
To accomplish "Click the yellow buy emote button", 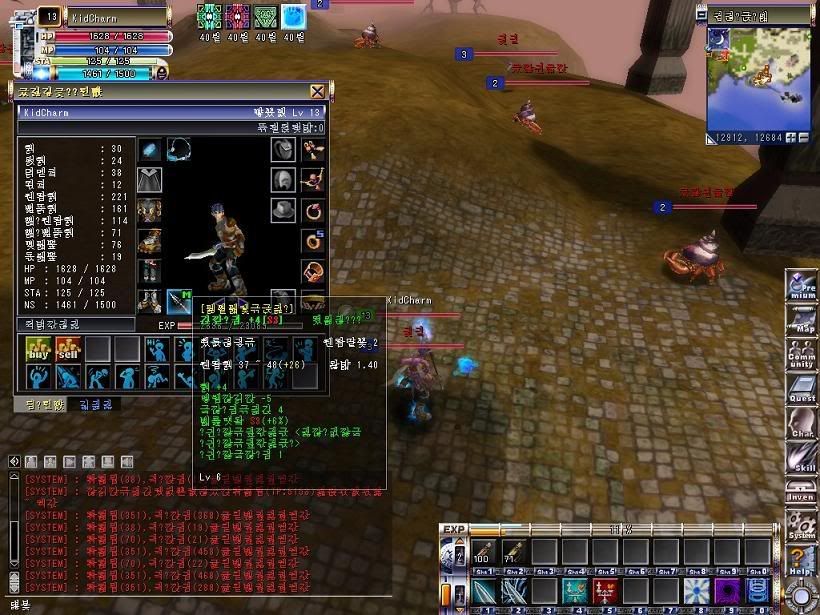I will pyautogui.click(x=39, y=349).
